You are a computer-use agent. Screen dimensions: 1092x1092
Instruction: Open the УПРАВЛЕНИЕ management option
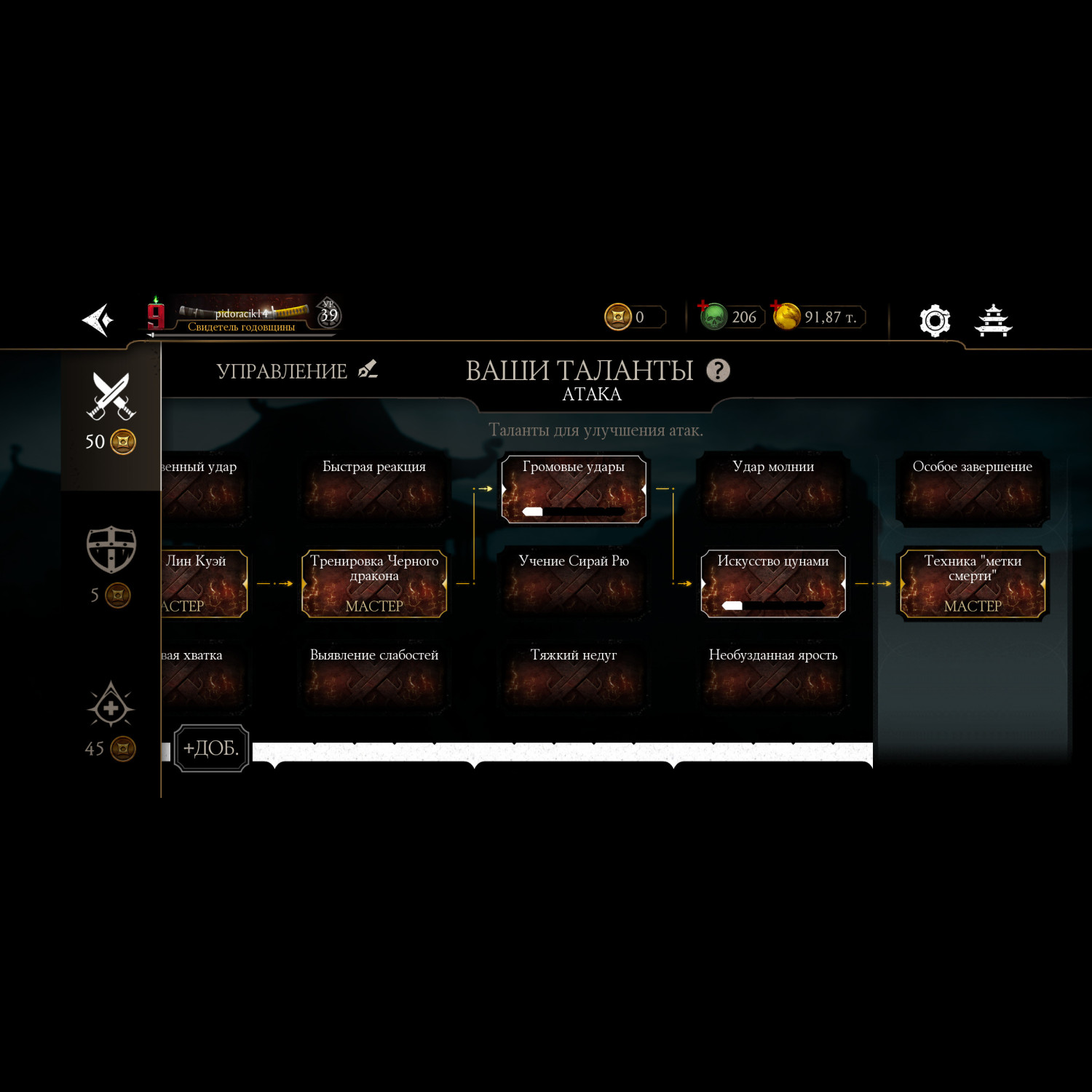[296, 371]
